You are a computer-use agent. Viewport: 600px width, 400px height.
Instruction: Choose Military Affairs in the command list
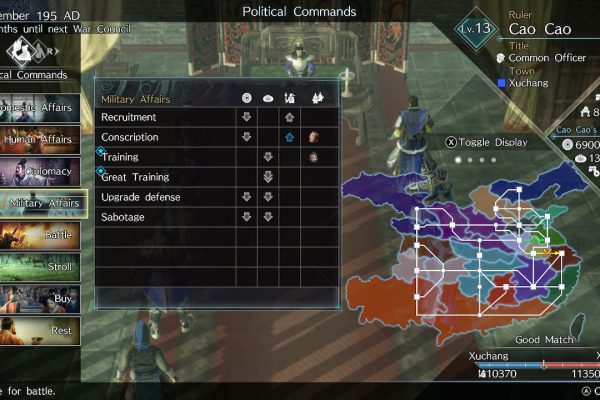pos(42,203)
